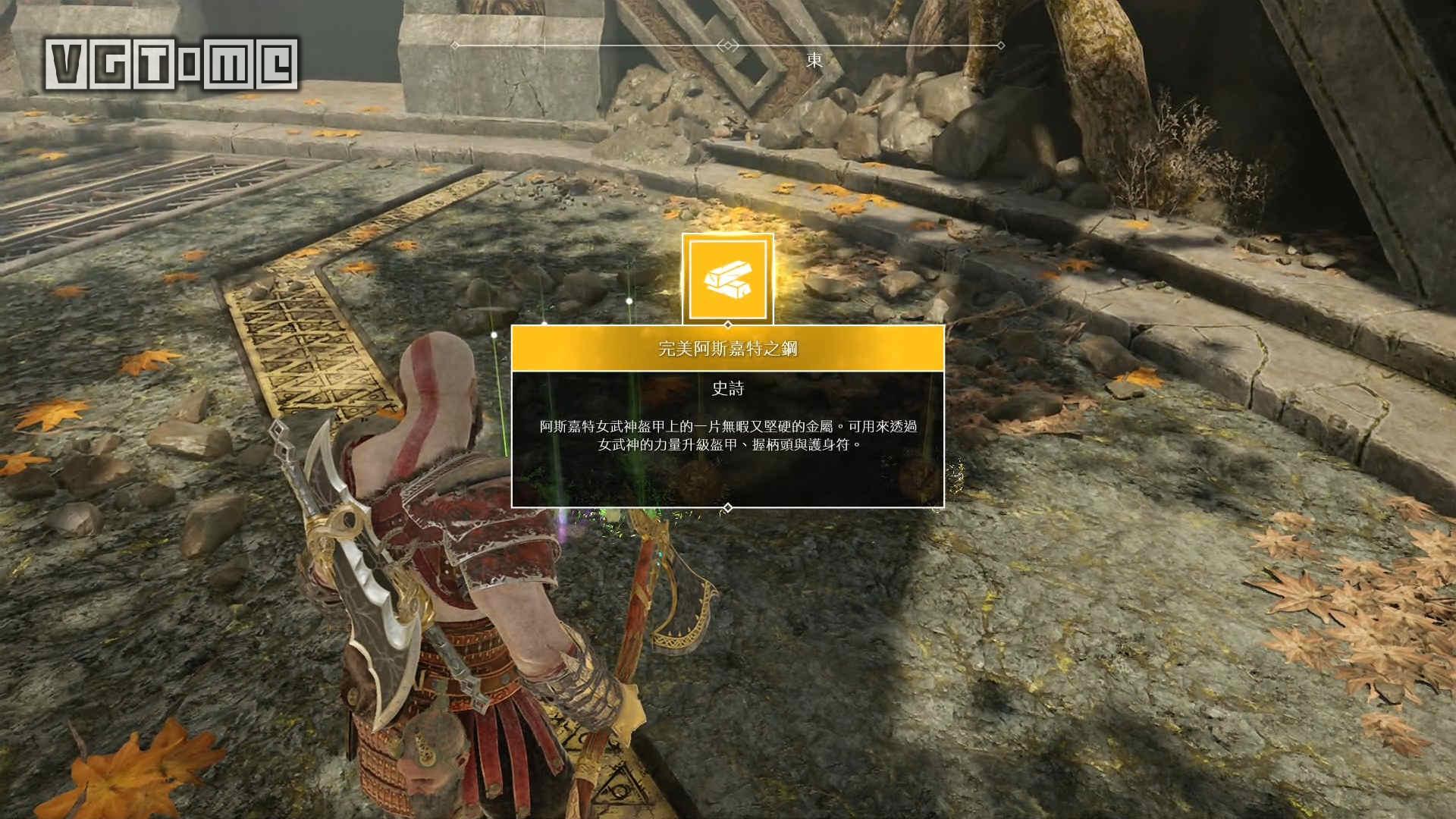Click the item description text panel

(727, 436)
